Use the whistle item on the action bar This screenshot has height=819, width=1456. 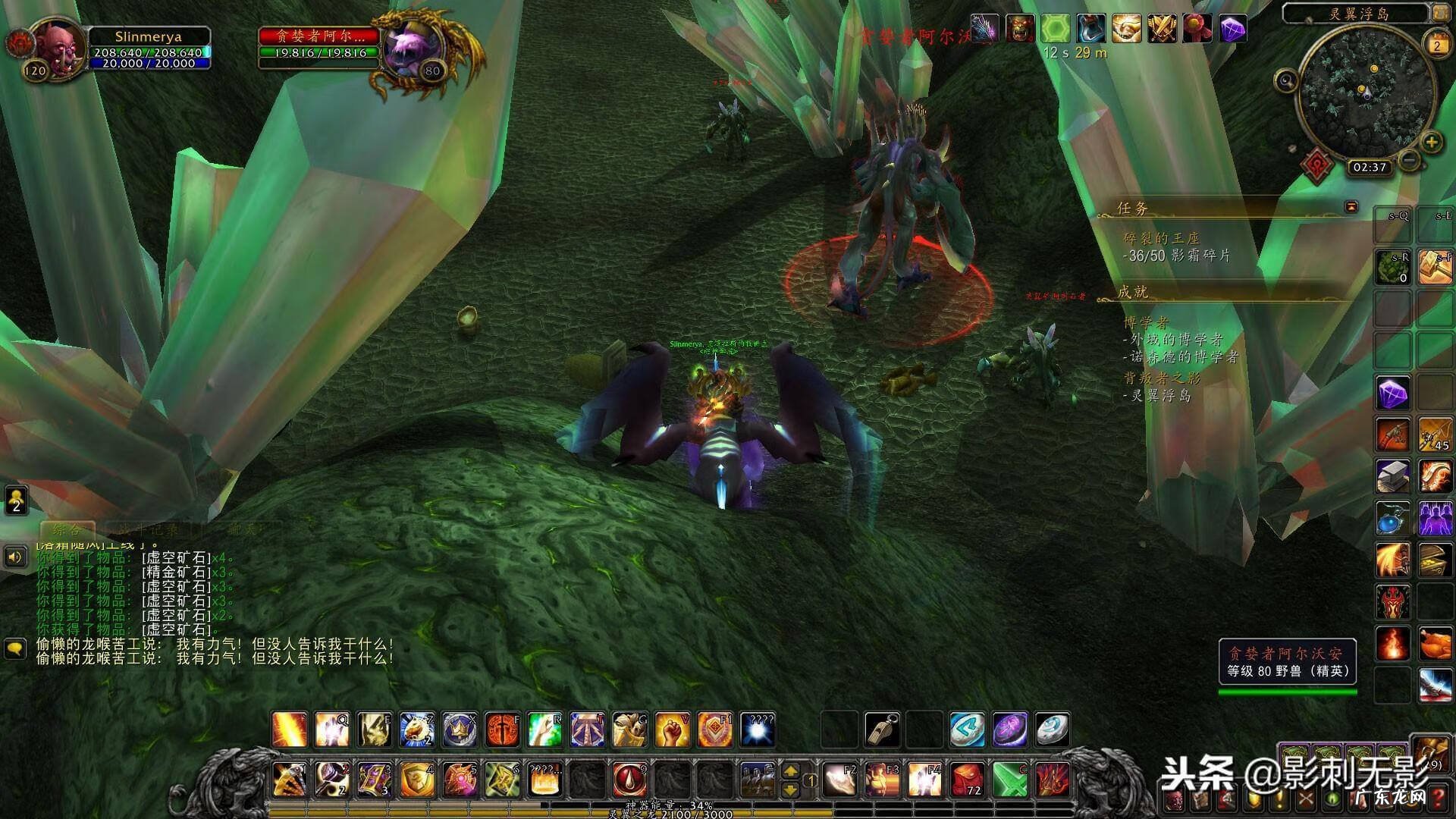click(882, 730)
